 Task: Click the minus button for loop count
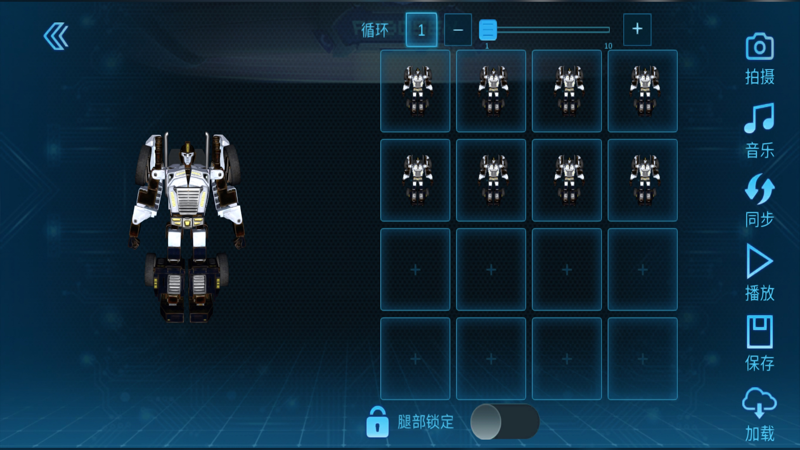tap(457, 30)
